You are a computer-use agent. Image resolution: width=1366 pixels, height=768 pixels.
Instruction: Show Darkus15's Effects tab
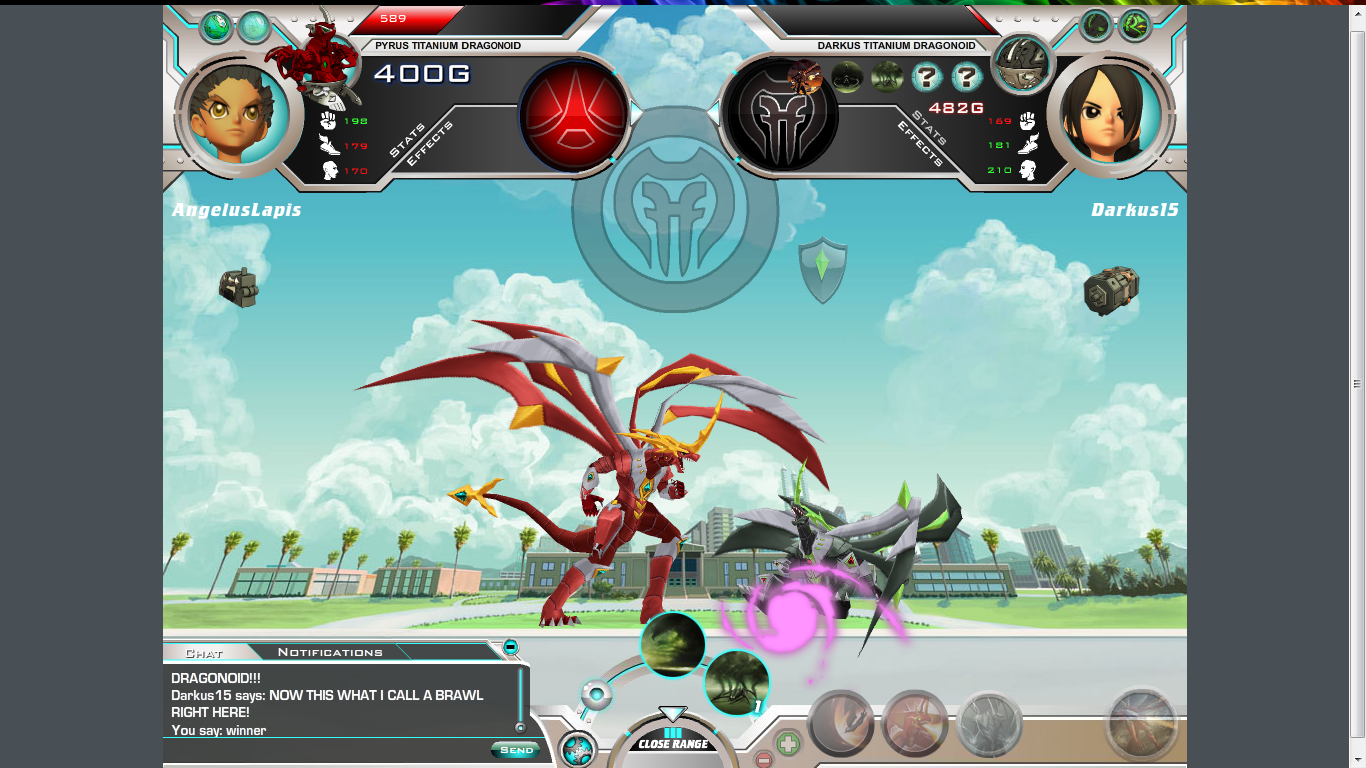pyautogui.click(x=919, y=145)
